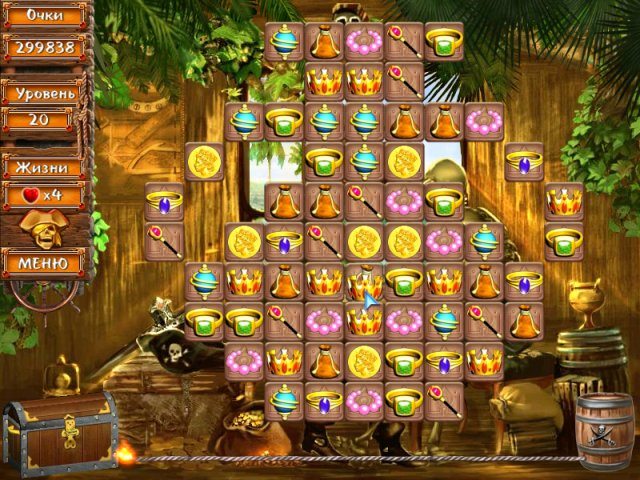Pick the isolated purple gem ring tile
The width and height of the screenshot is (640, 480).
[524, 161]
